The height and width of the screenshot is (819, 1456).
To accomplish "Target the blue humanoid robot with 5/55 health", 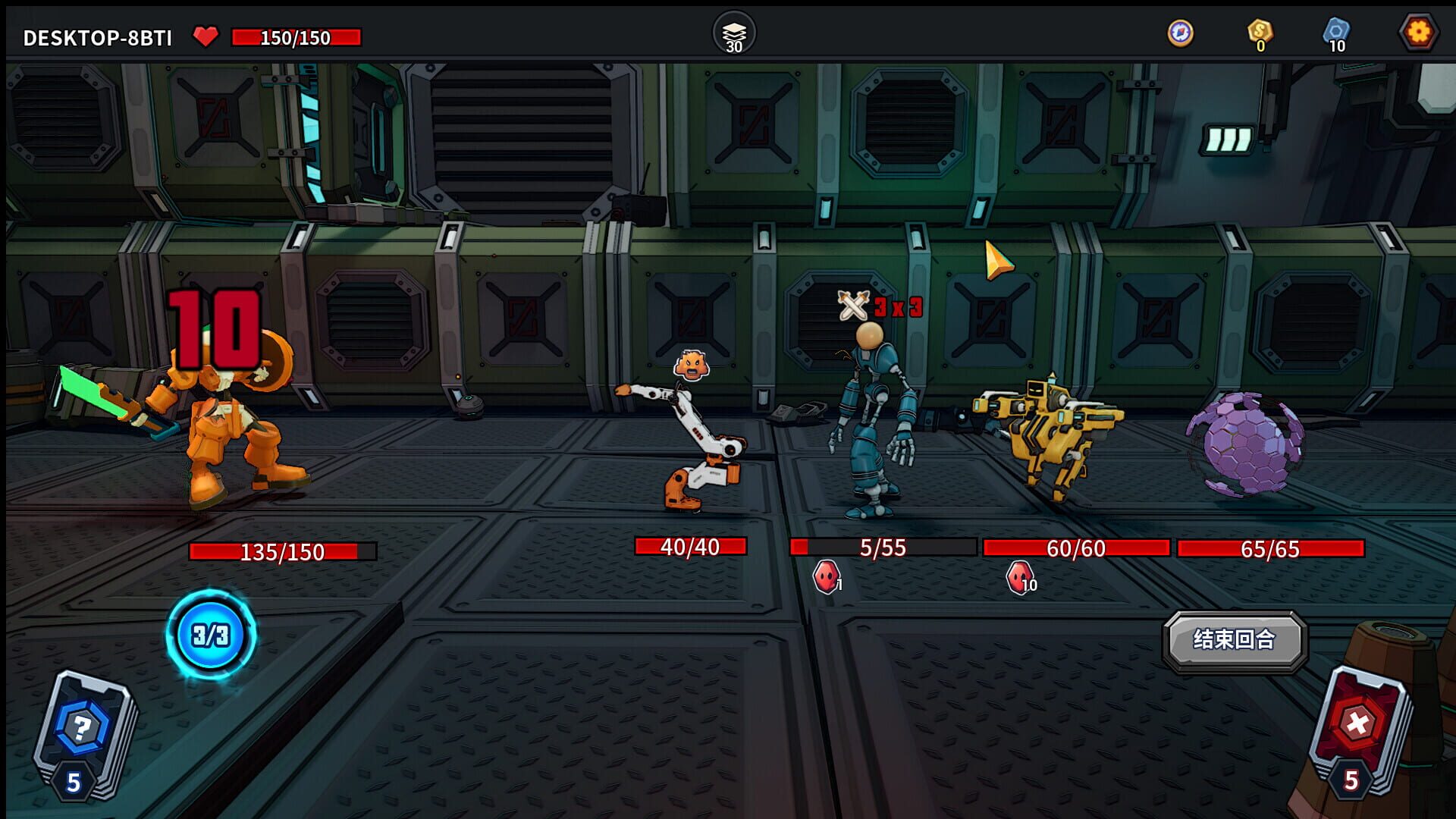I will (x=872, y=425).
